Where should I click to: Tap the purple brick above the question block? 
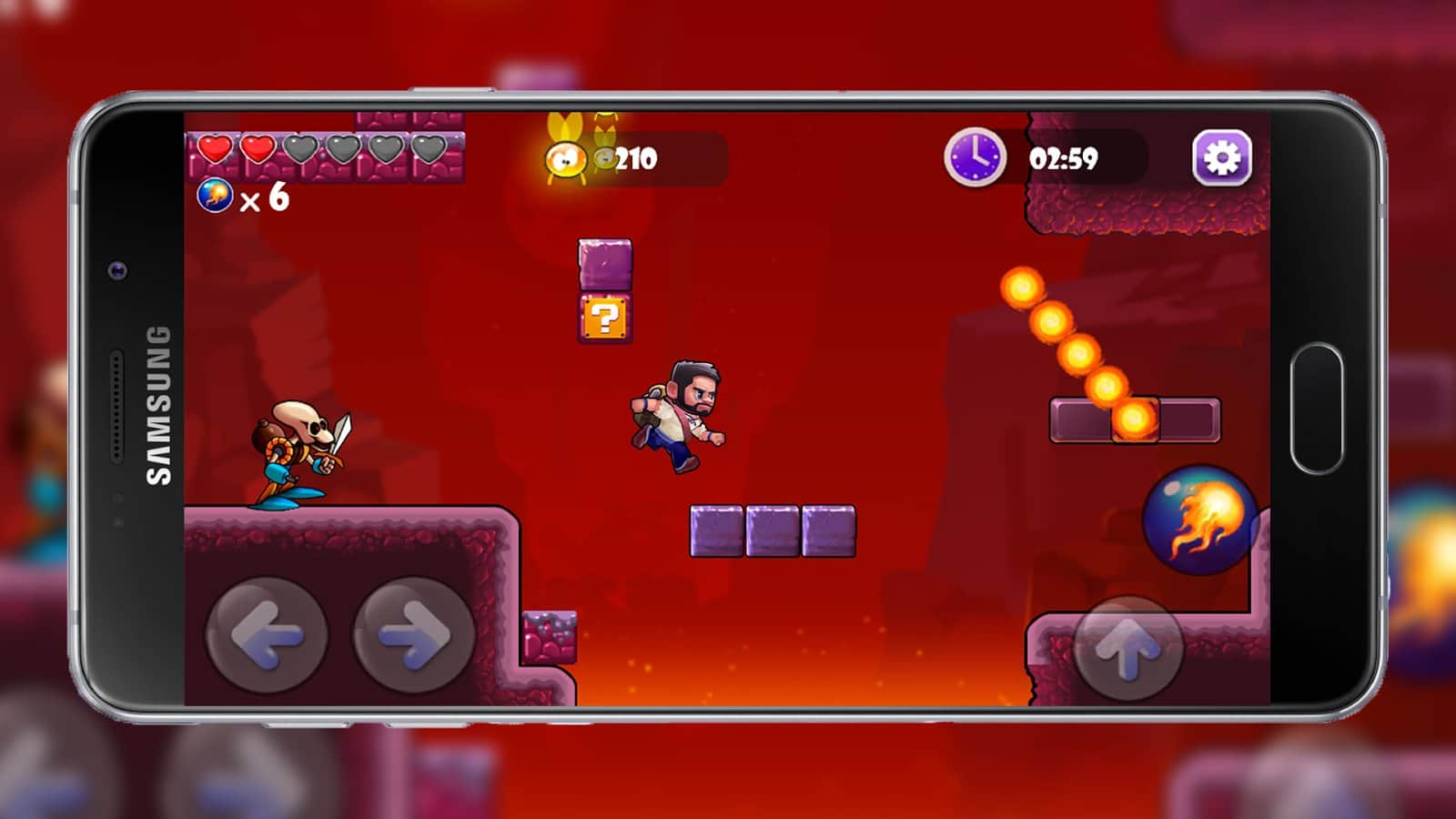[x=604, y=266]
